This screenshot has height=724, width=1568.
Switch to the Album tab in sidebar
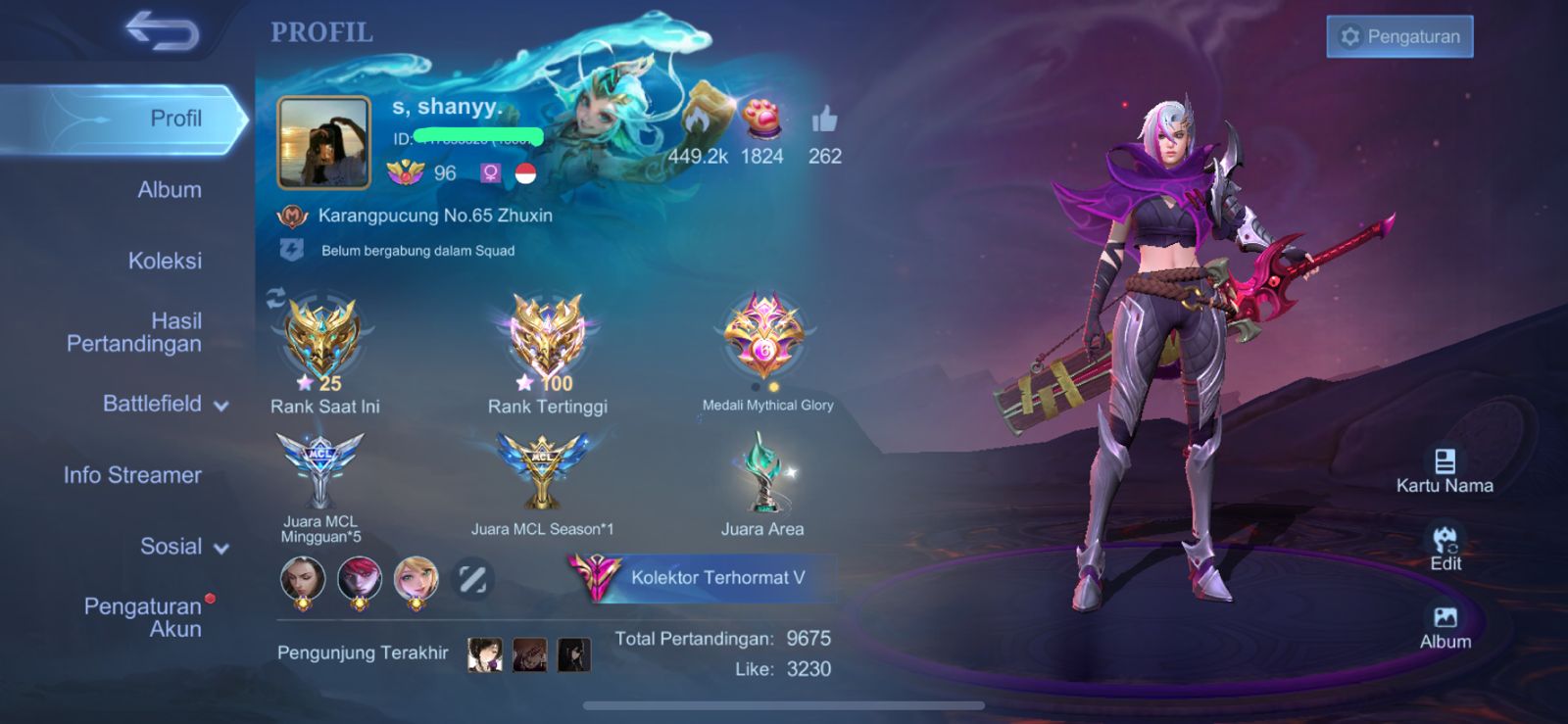[x=169, y=190]
